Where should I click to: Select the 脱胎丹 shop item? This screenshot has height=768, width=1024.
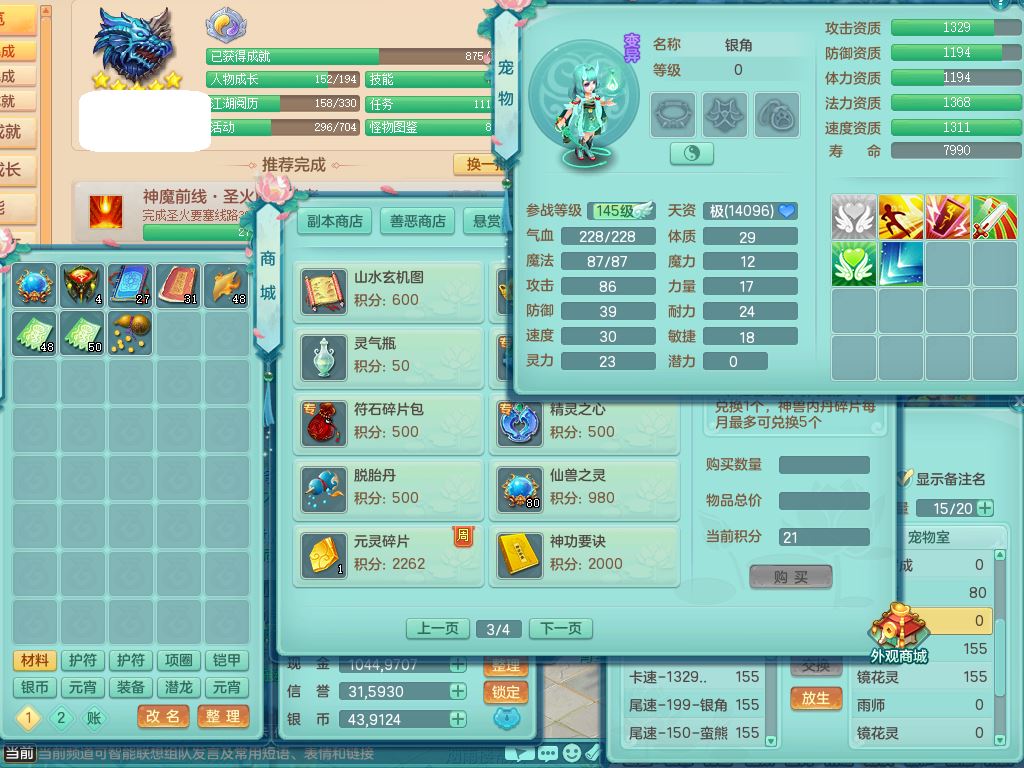coord(388,486)
